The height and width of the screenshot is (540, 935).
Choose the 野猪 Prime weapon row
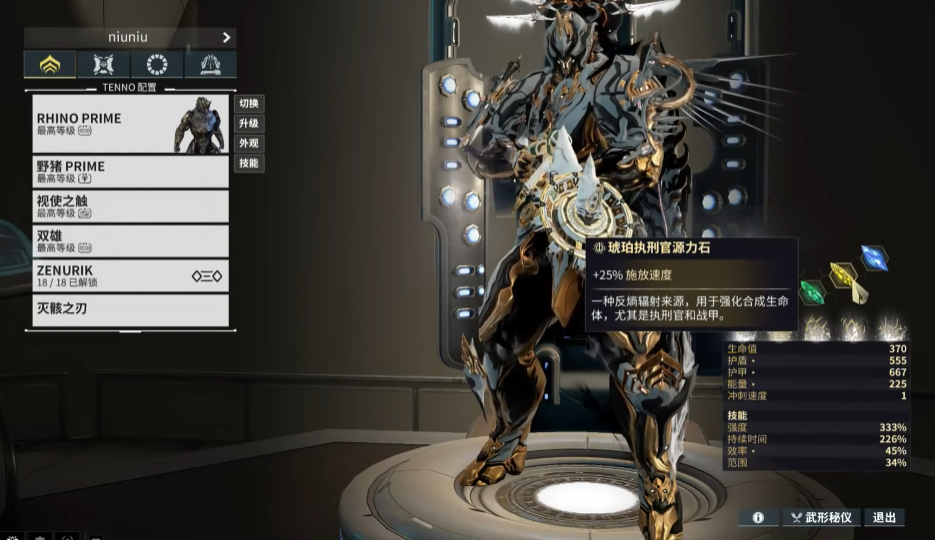click(x=130, y=171)
